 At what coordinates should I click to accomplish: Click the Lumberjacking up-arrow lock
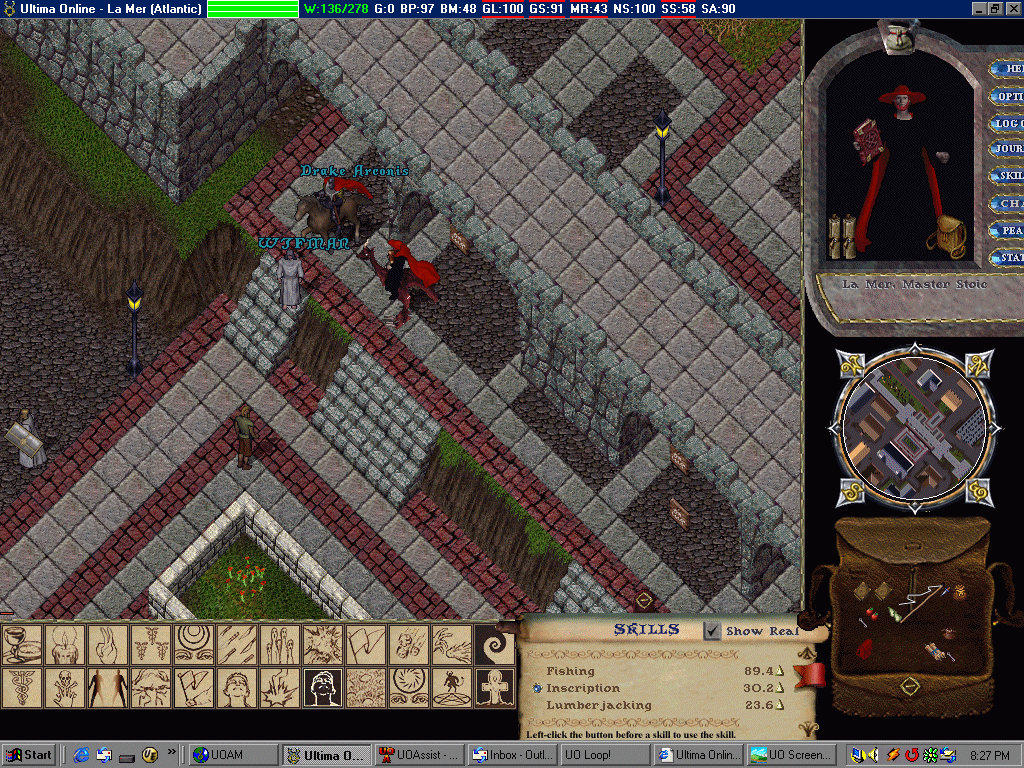tap(779, 706)
